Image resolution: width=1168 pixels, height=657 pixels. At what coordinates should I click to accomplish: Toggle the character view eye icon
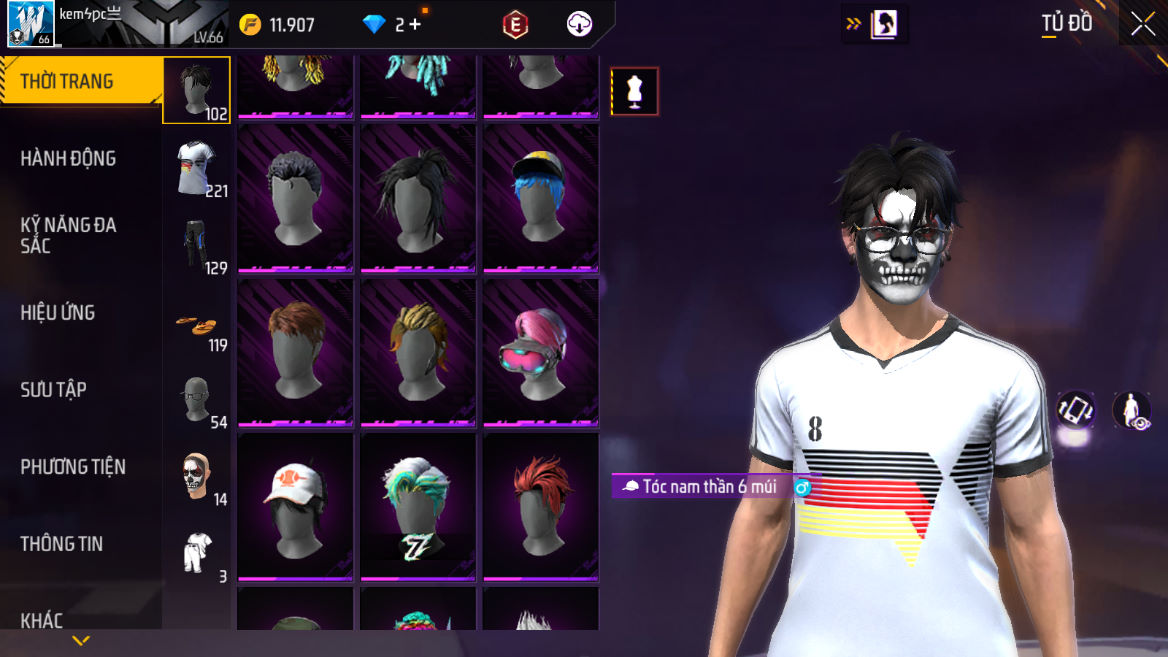point(1132,411)
